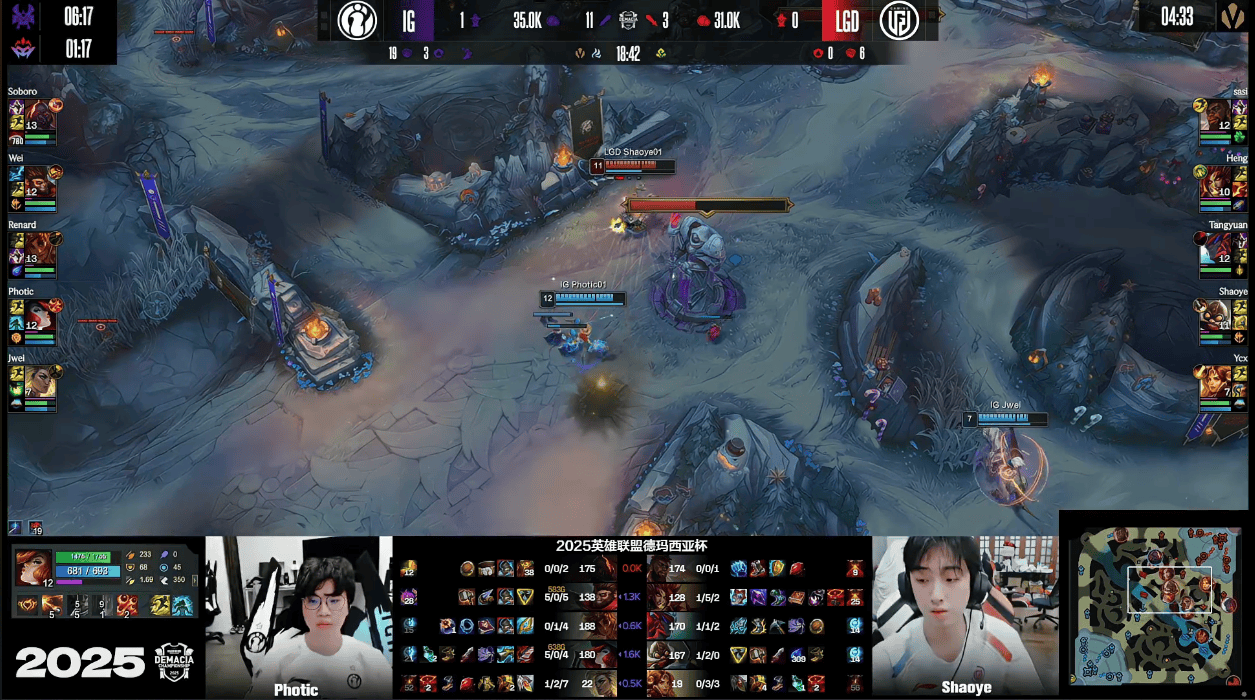Select Heng's champion portrait
This screenshot has height=700, width=1255.
1217,181
